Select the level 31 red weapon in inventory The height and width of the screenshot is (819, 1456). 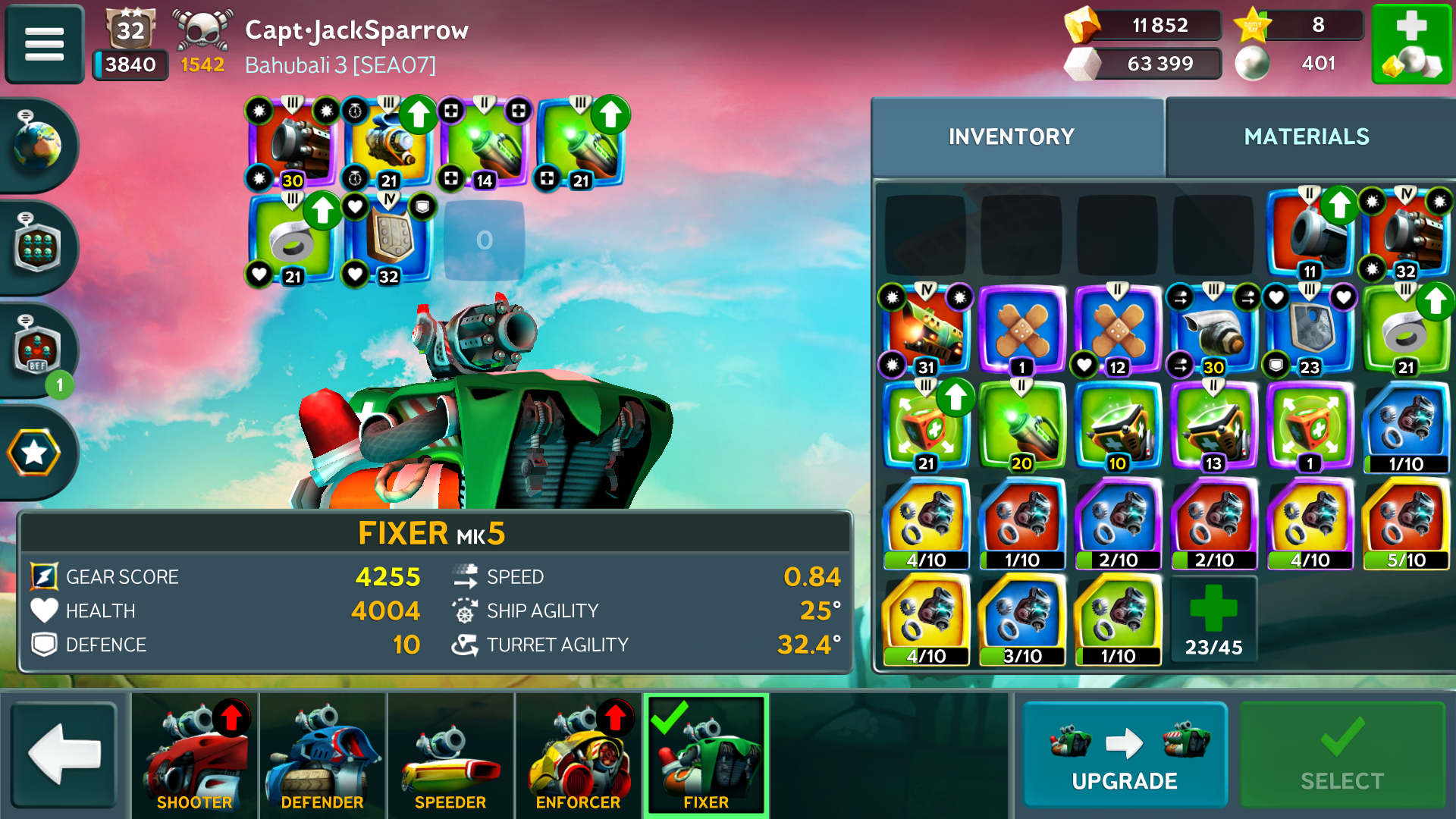tap(925, 331)
